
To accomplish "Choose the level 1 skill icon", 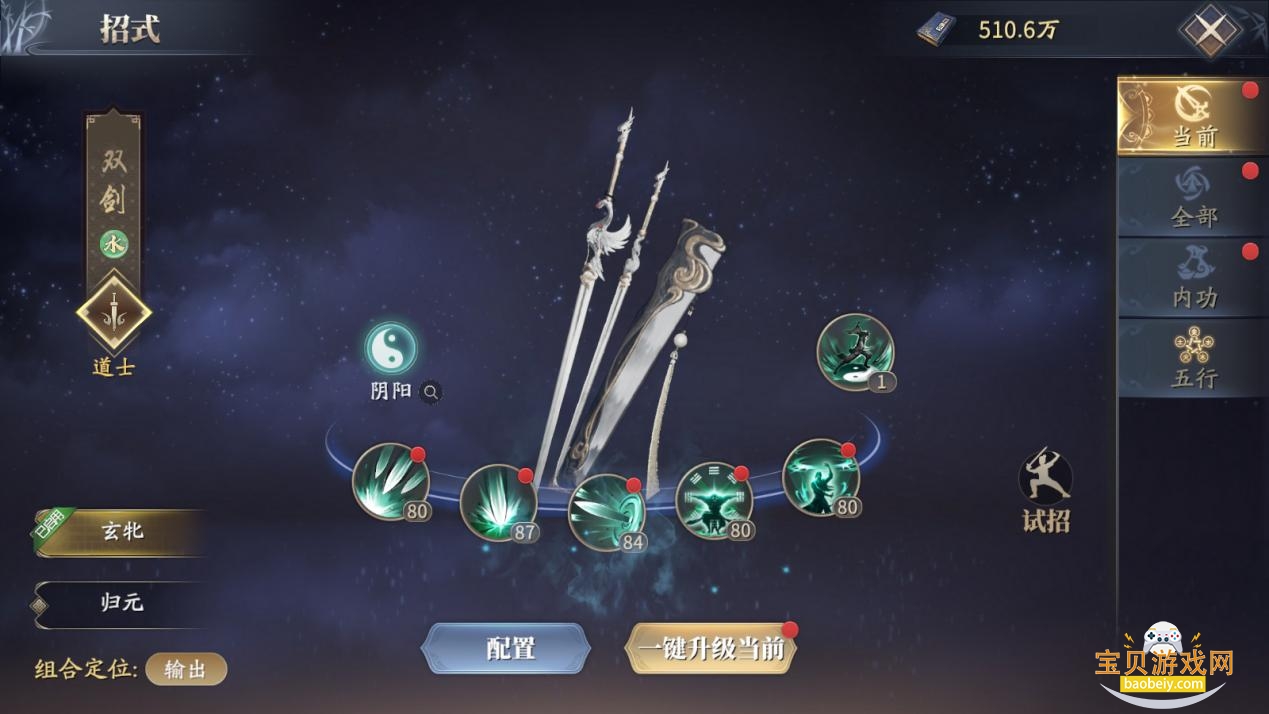I will point(854,352).
